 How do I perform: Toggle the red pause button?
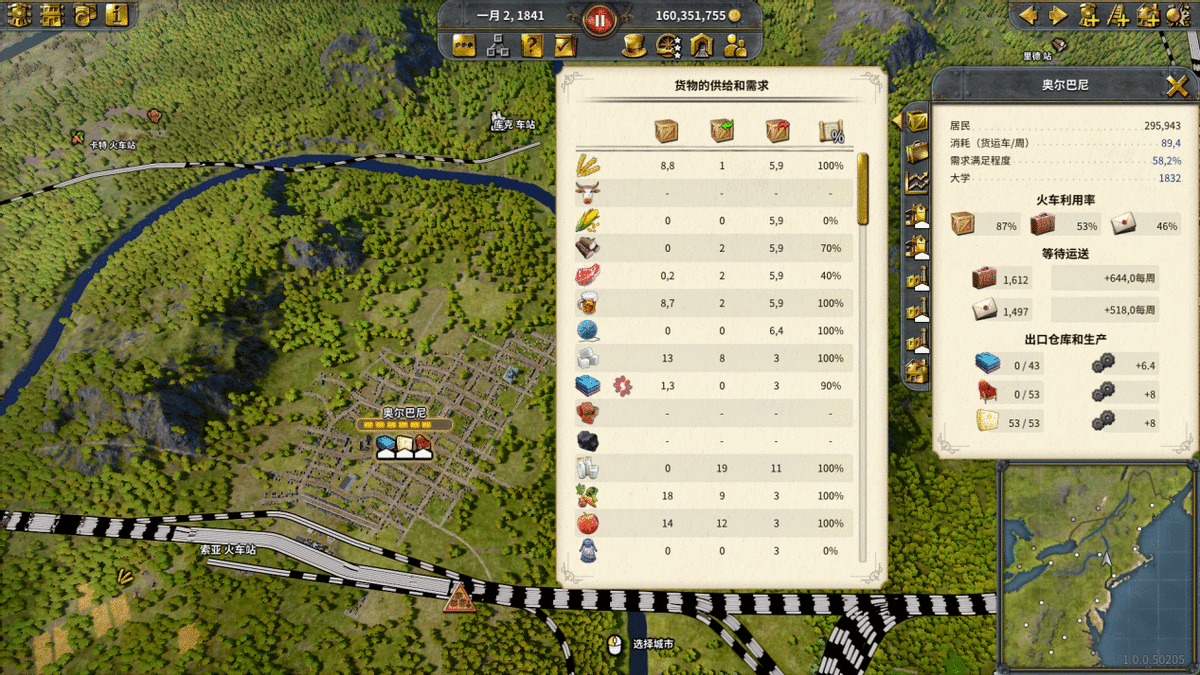tap(599, 16)
